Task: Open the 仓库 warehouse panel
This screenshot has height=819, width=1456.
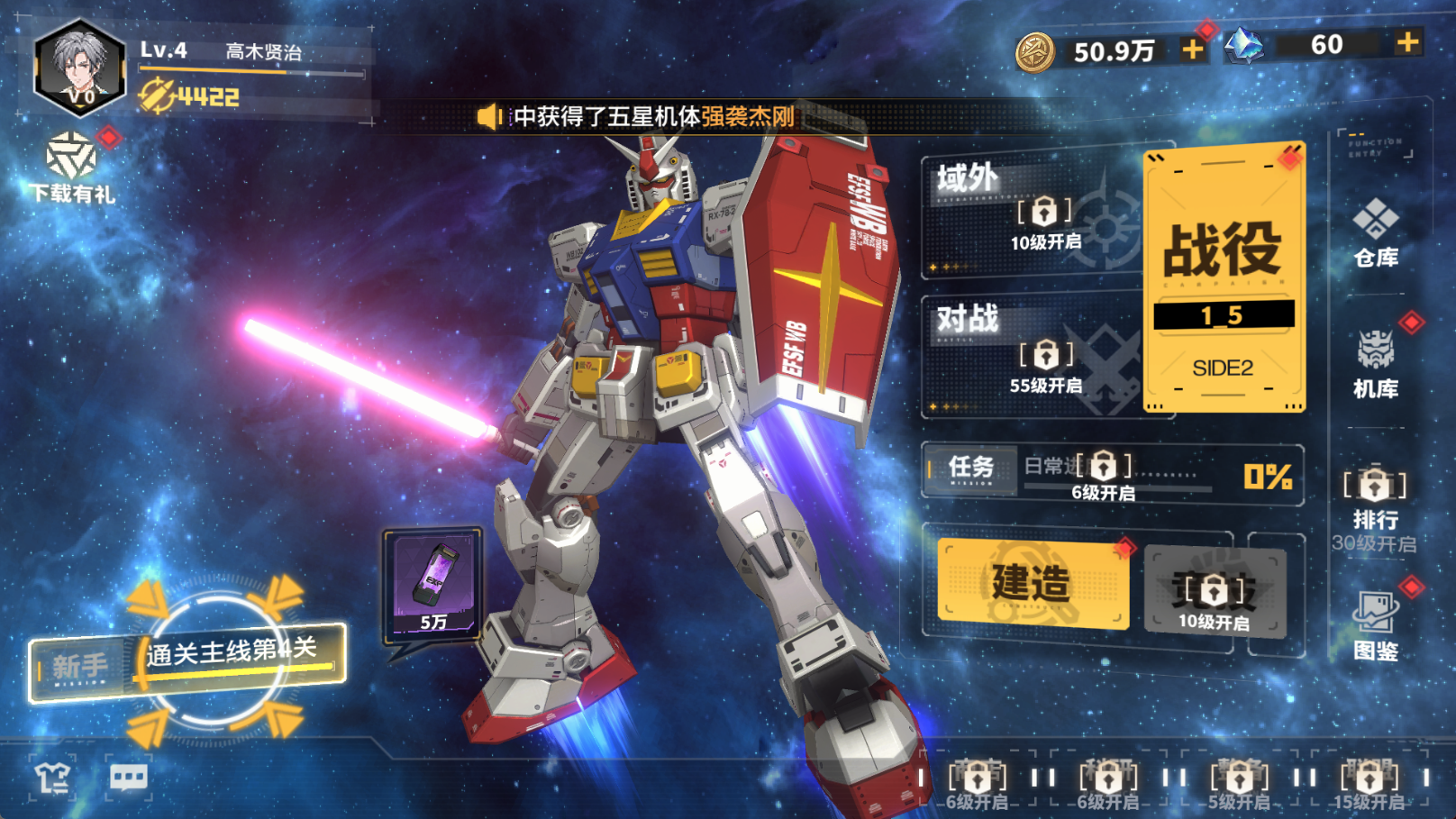Action: pyautogui.click(x=1377, y=234)
